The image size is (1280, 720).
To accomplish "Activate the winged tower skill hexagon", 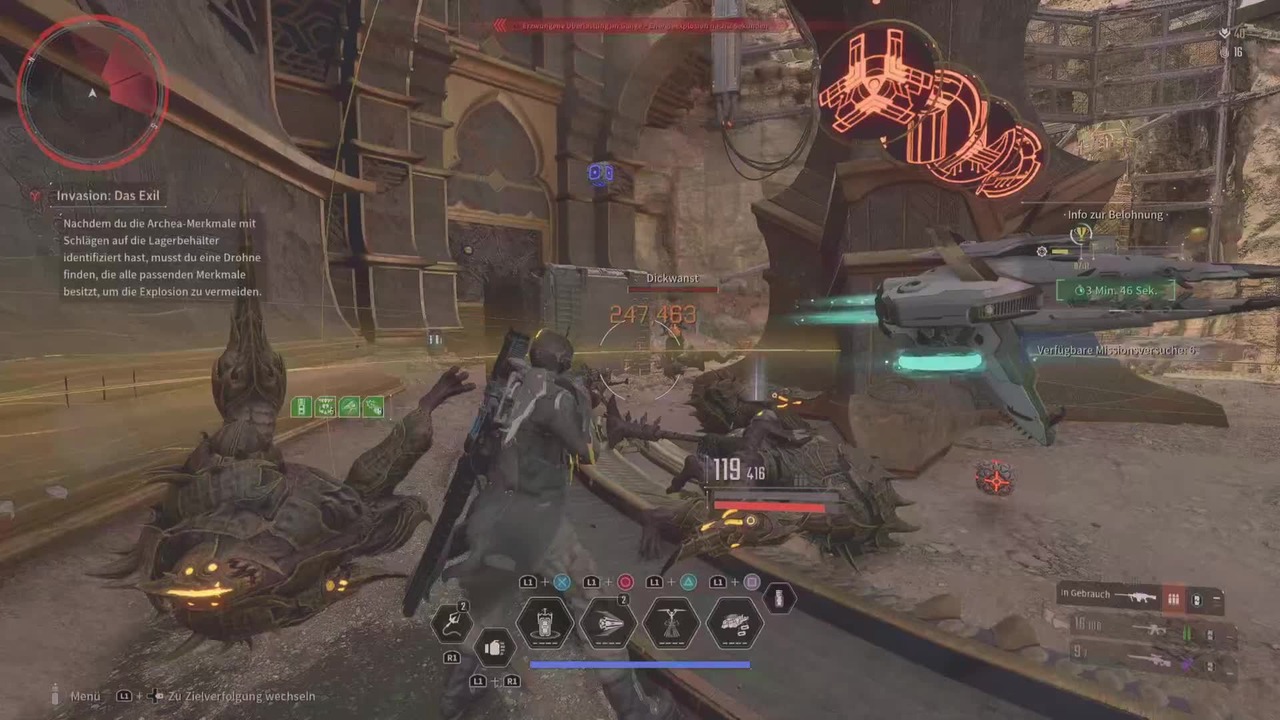I will (671, 623).
